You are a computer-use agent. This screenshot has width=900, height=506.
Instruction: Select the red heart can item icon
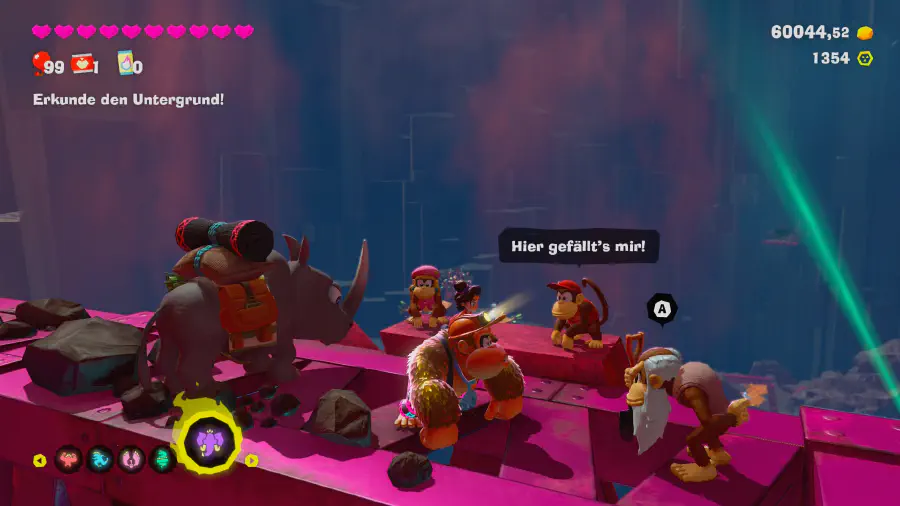coord(82,65)
